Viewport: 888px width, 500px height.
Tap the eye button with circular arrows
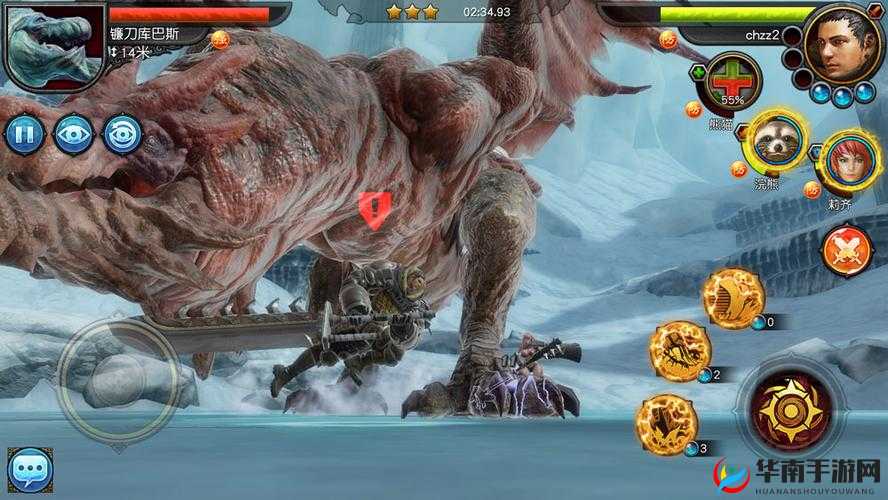pos(122,134)
